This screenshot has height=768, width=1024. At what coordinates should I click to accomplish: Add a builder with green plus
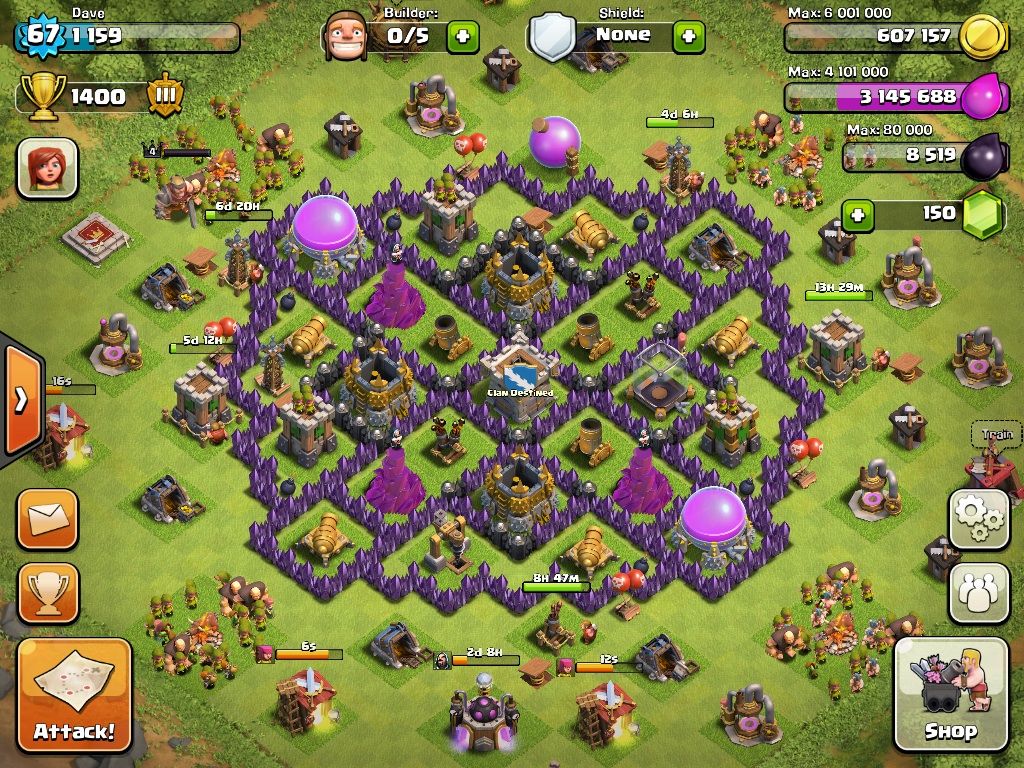462,37
